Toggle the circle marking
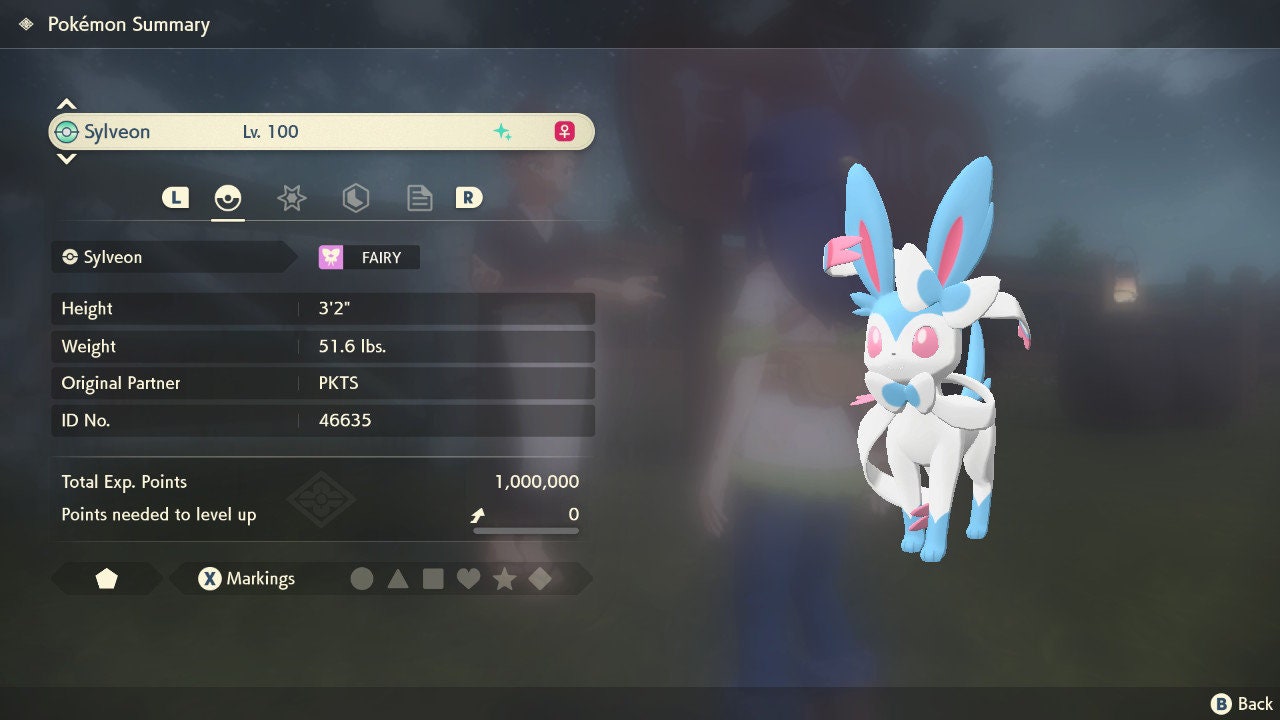 pos(362,578)
